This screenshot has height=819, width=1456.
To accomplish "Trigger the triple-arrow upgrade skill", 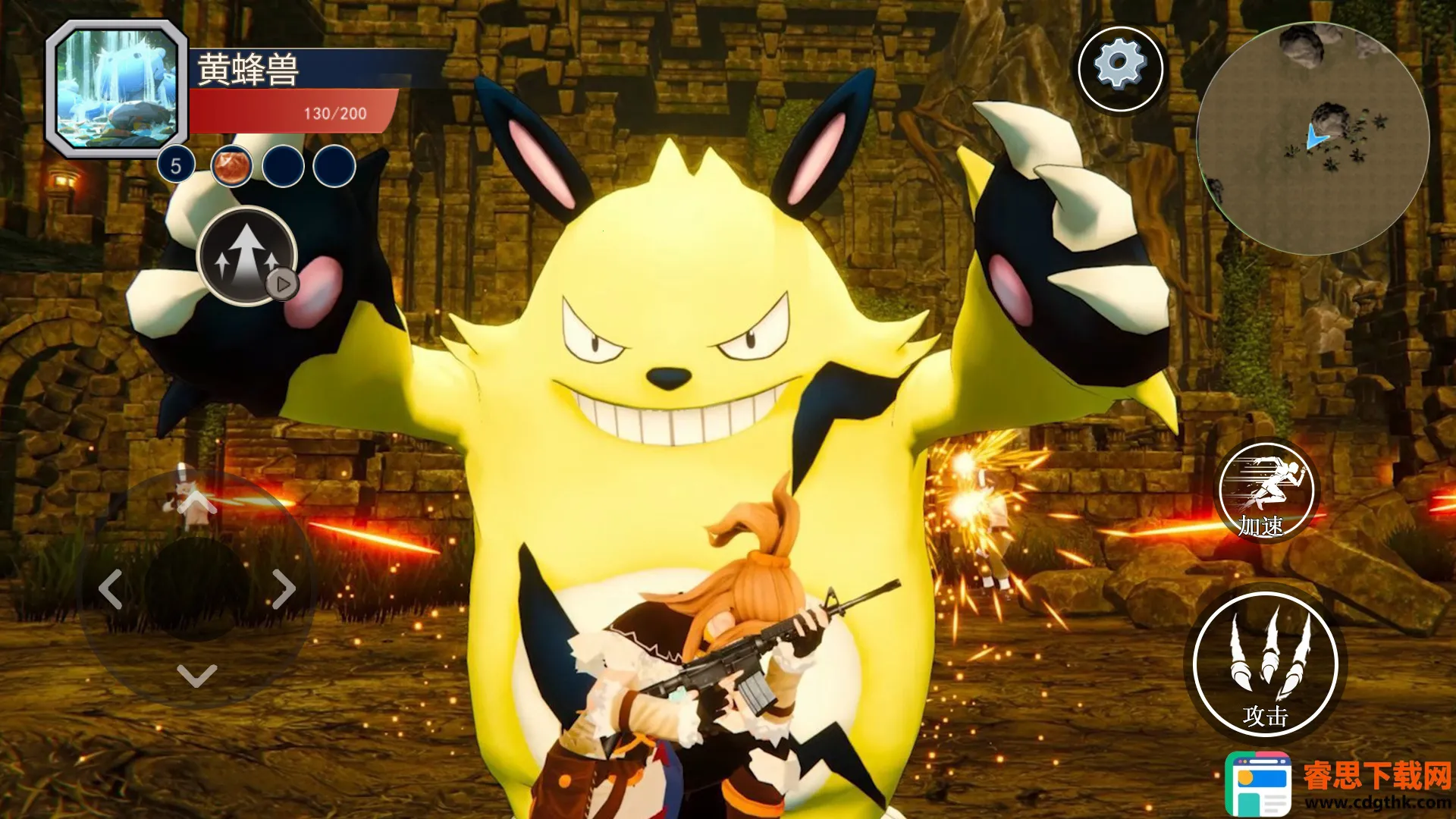I will (246, 256).
